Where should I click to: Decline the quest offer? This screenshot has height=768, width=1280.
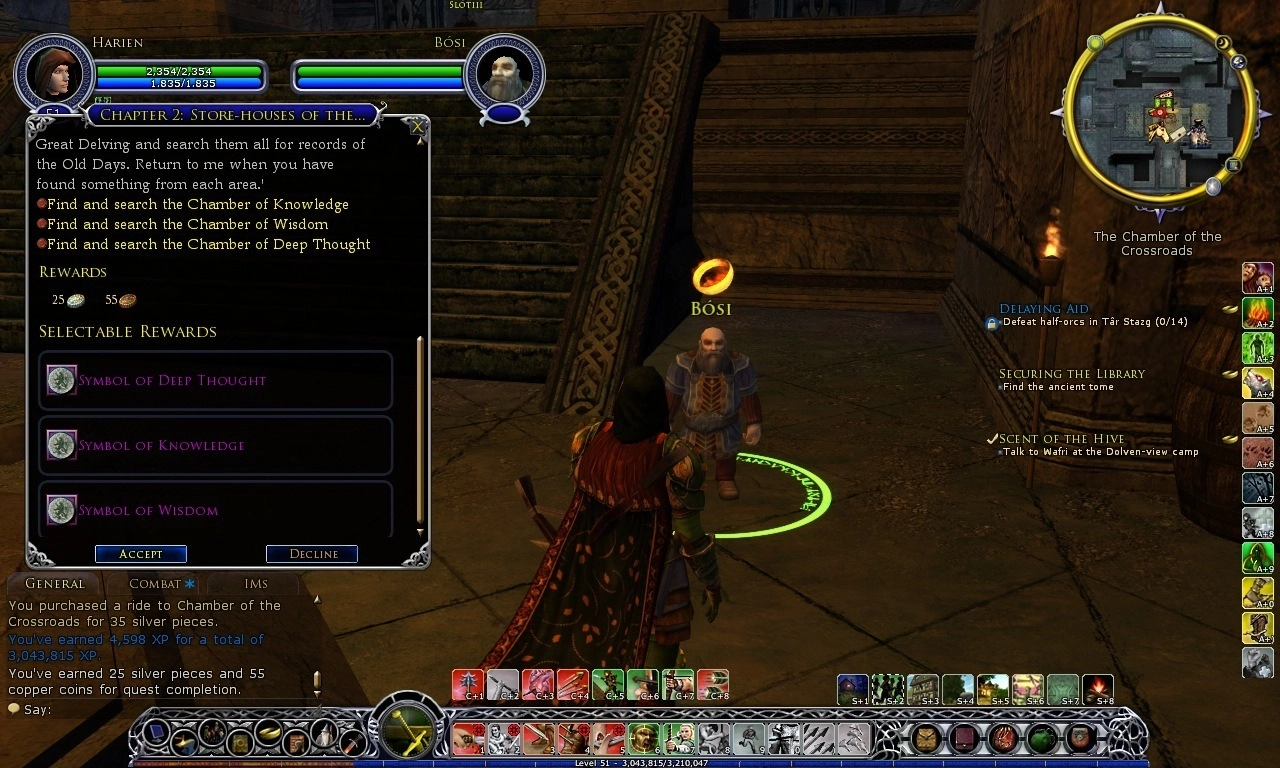click(312, 554)
